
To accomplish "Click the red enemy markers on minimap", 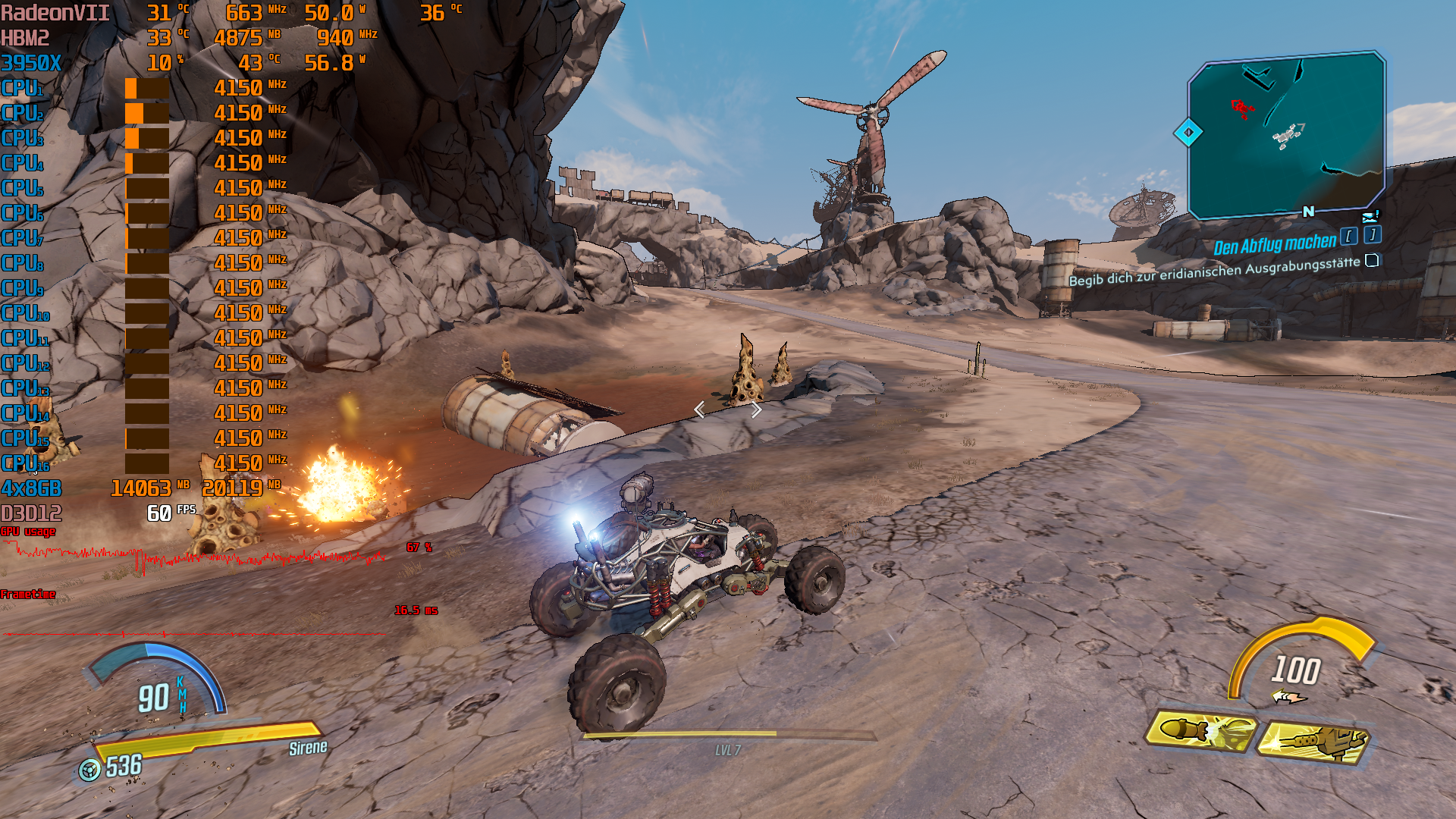I will (1241, 109).
